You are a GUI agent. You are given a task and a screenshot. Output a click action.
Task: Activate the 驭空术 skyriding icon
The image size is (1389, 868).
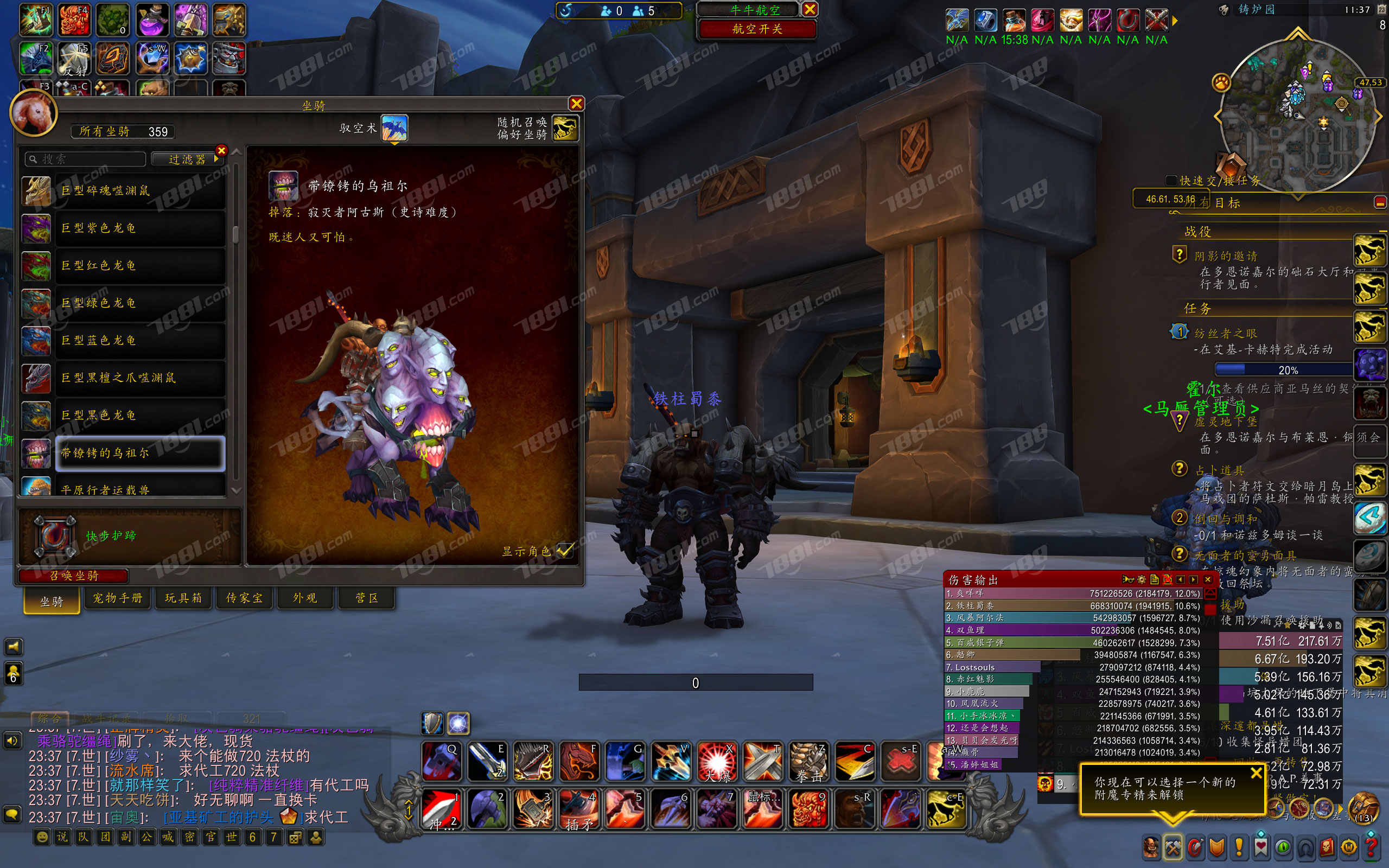(x=394, y=128)
